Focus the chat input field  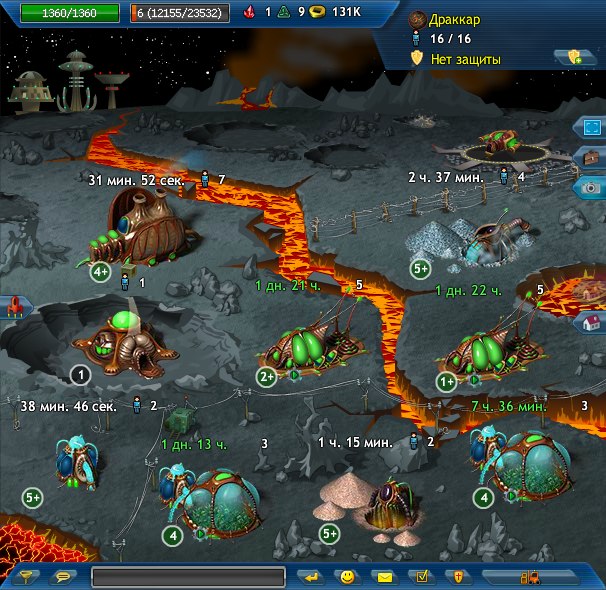188,577
